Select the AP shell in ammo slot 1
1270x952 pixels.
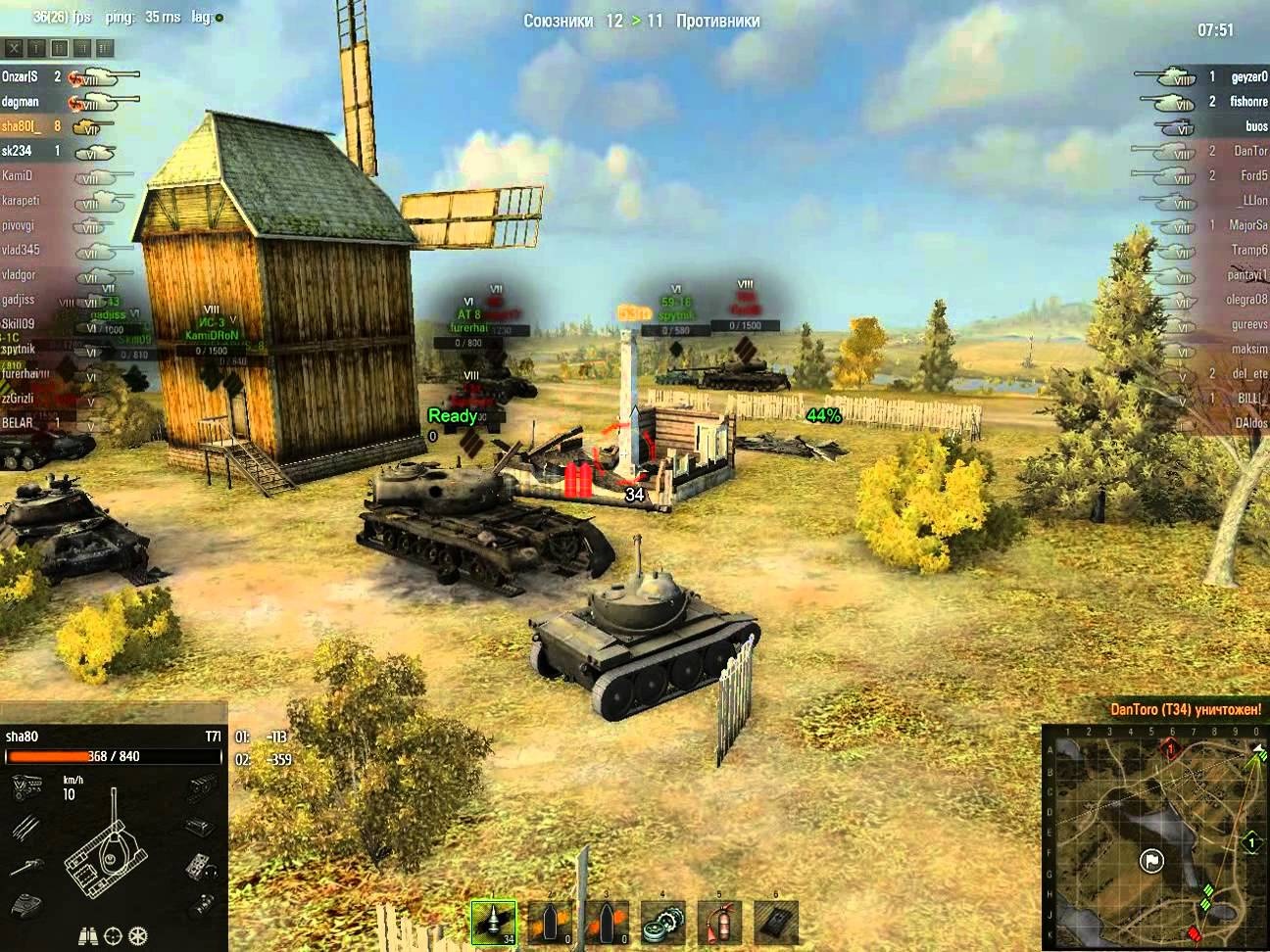494,922
